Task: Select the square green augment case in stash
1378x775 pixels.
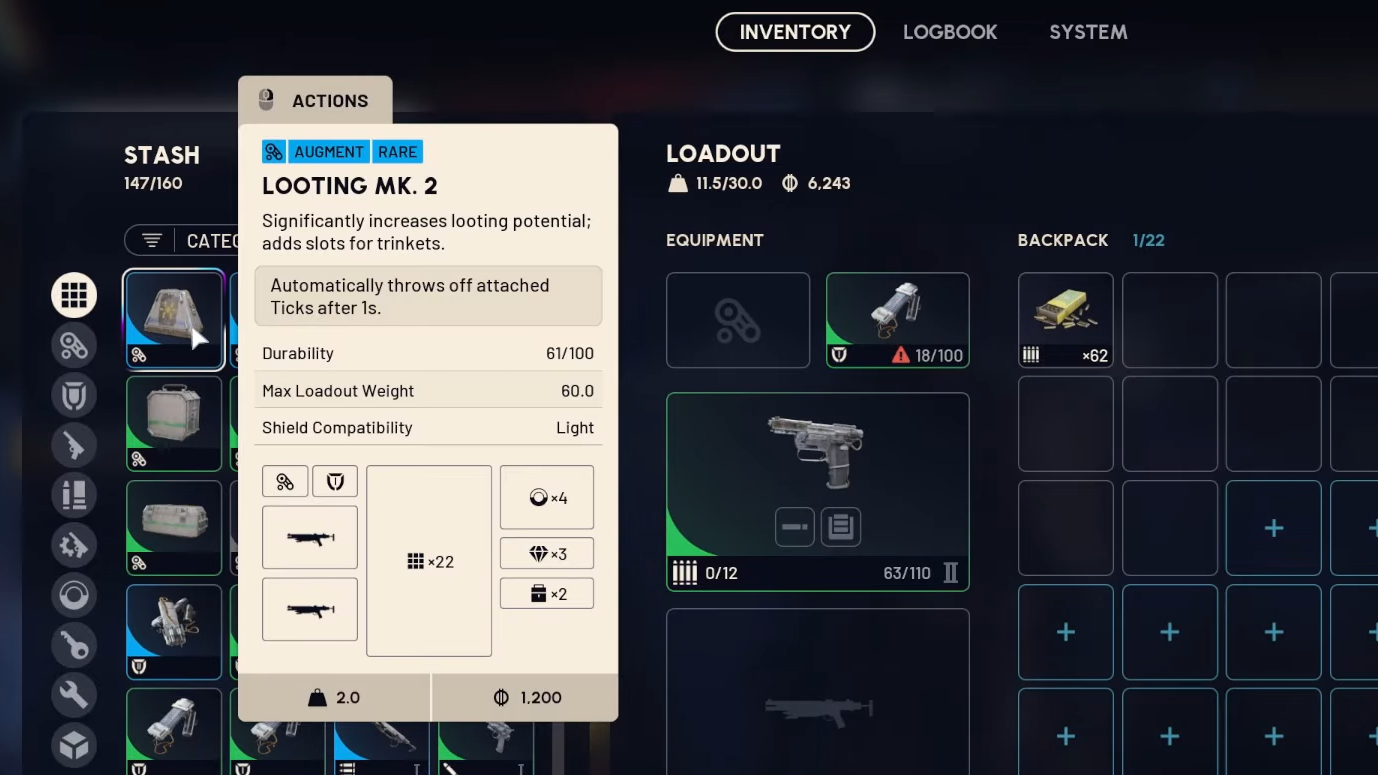Action: (x=174, y=423)
